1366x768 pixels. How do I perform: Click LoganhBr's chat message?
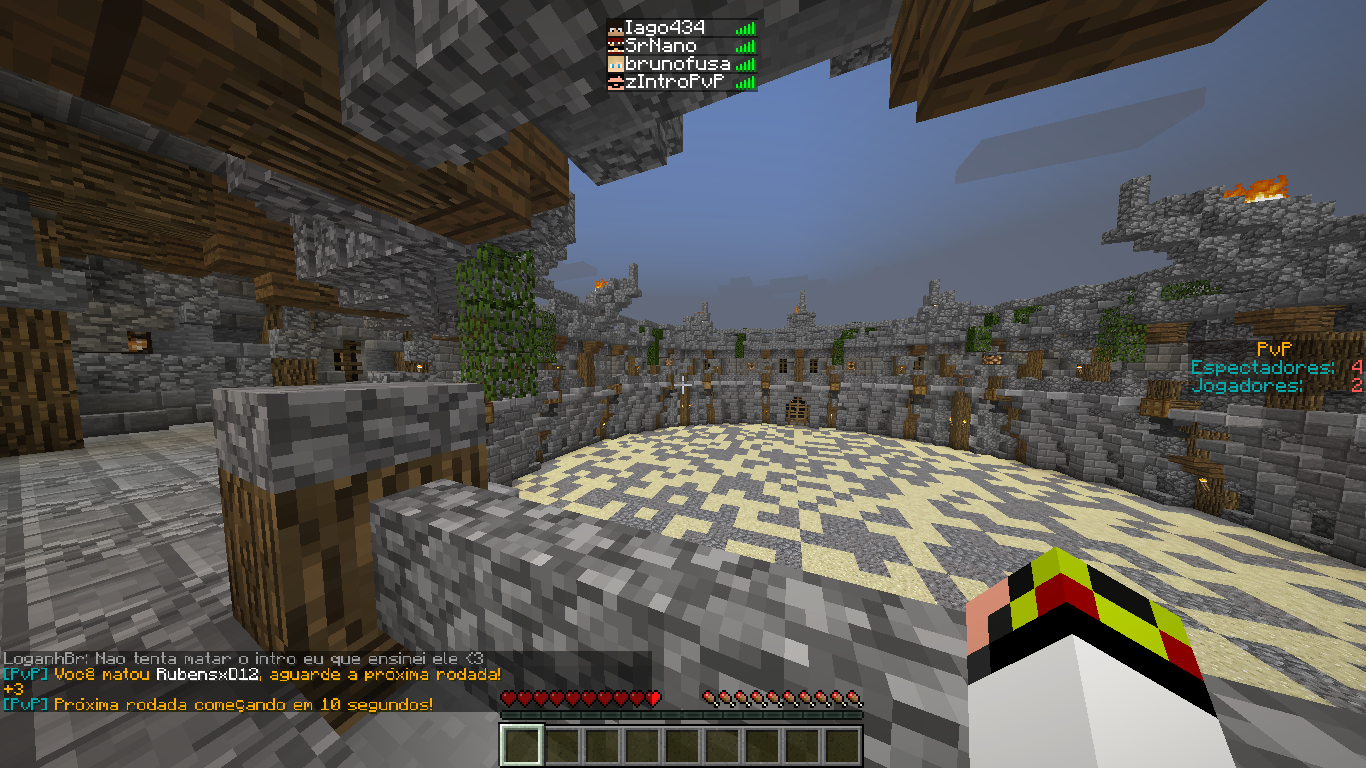coord(243,658)
